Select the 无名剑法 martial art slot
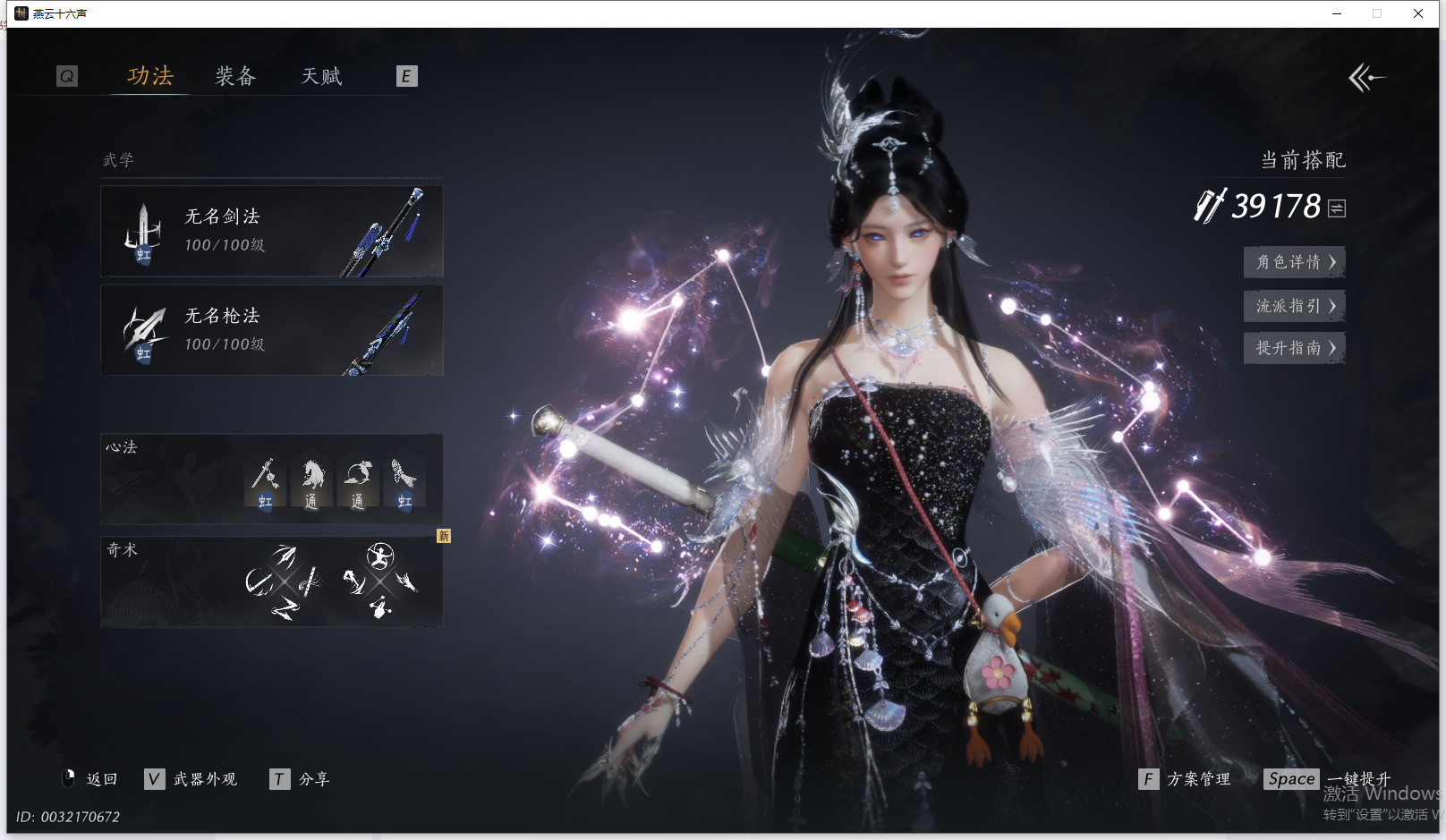 point(271,231)
